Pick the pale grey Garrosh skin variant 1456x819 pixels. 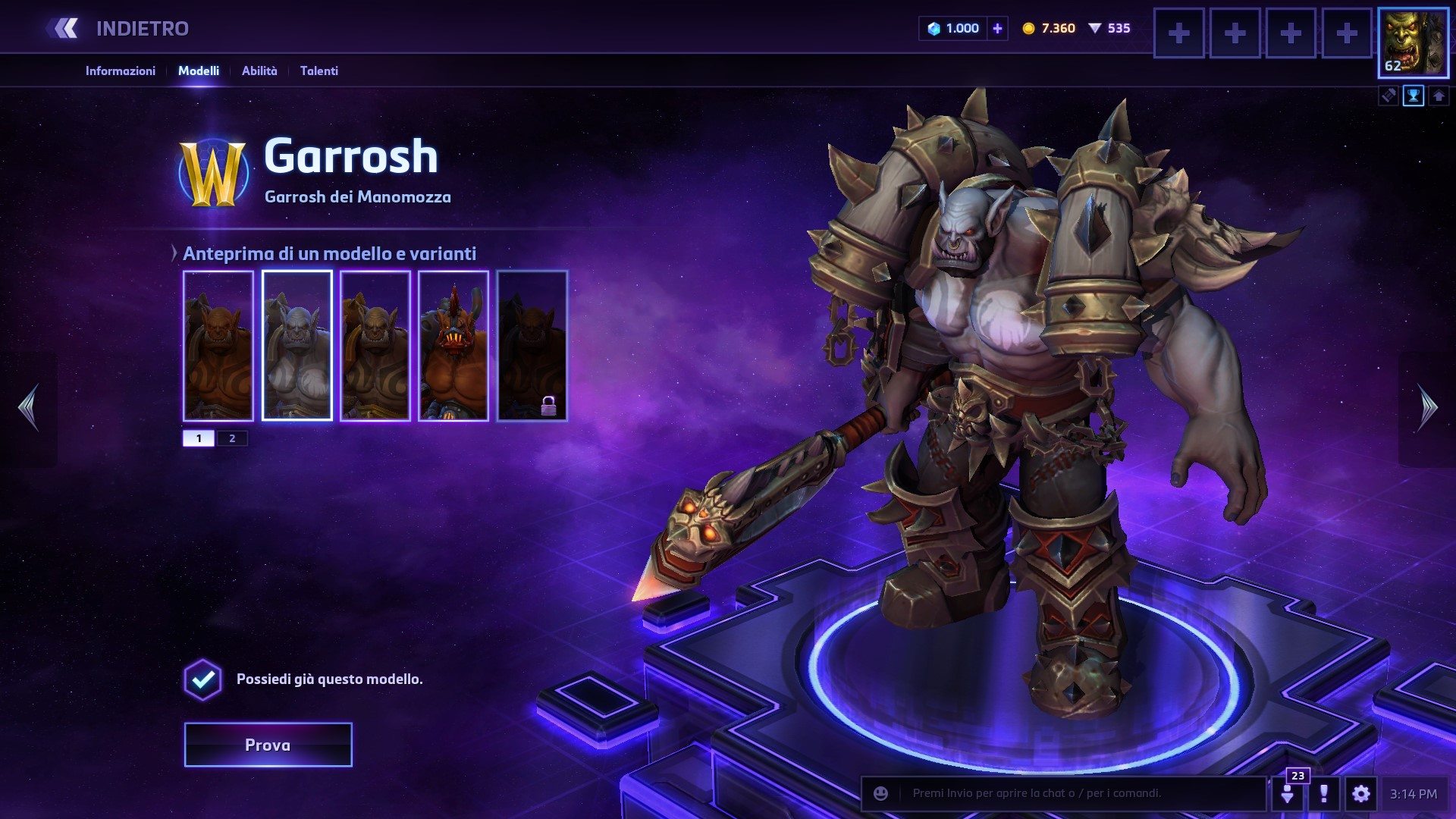(x=297, y=346)
